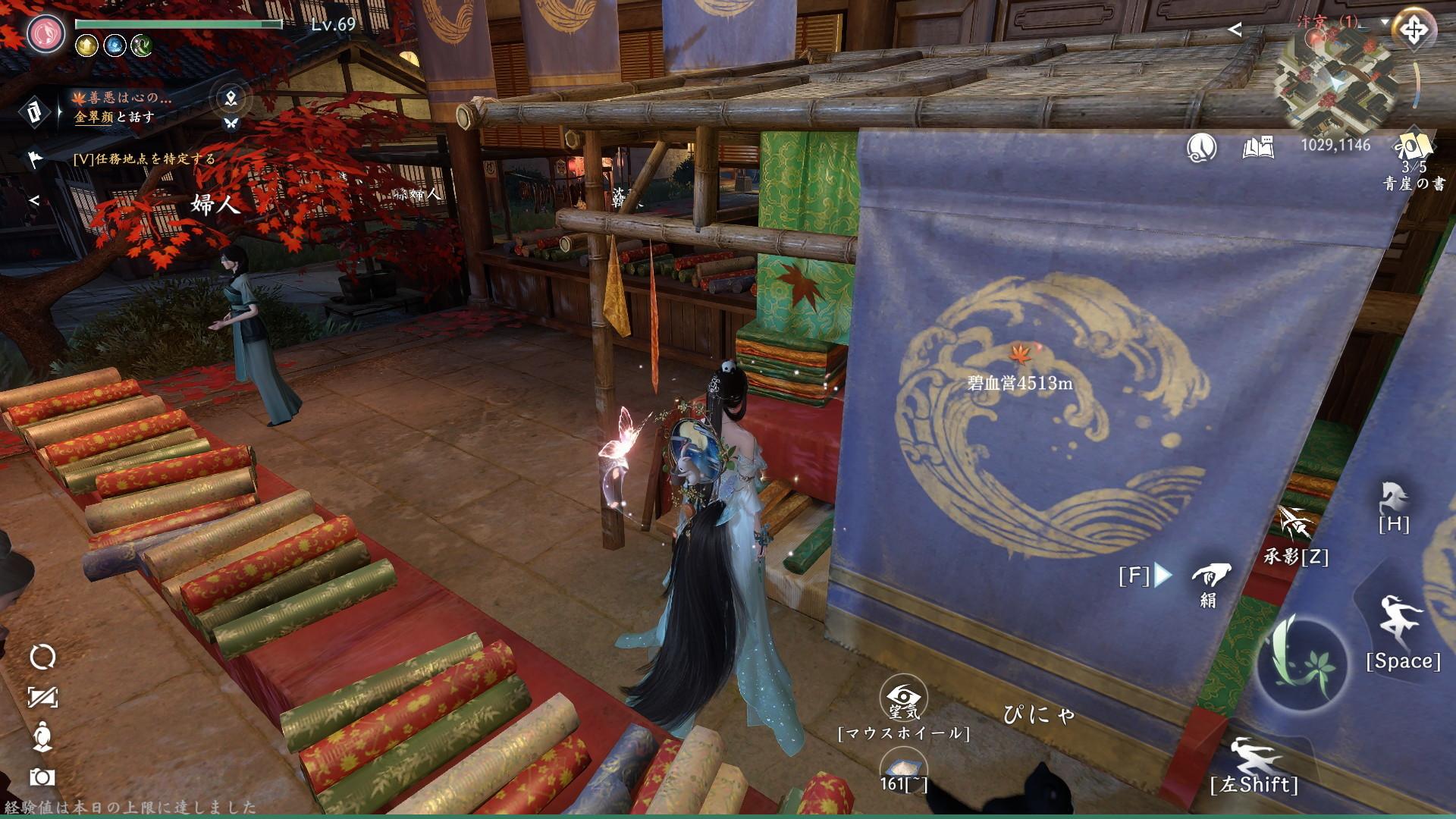Select the 善悪は心の quest tracker entry

pyautogui.click(x=121, y=98)
